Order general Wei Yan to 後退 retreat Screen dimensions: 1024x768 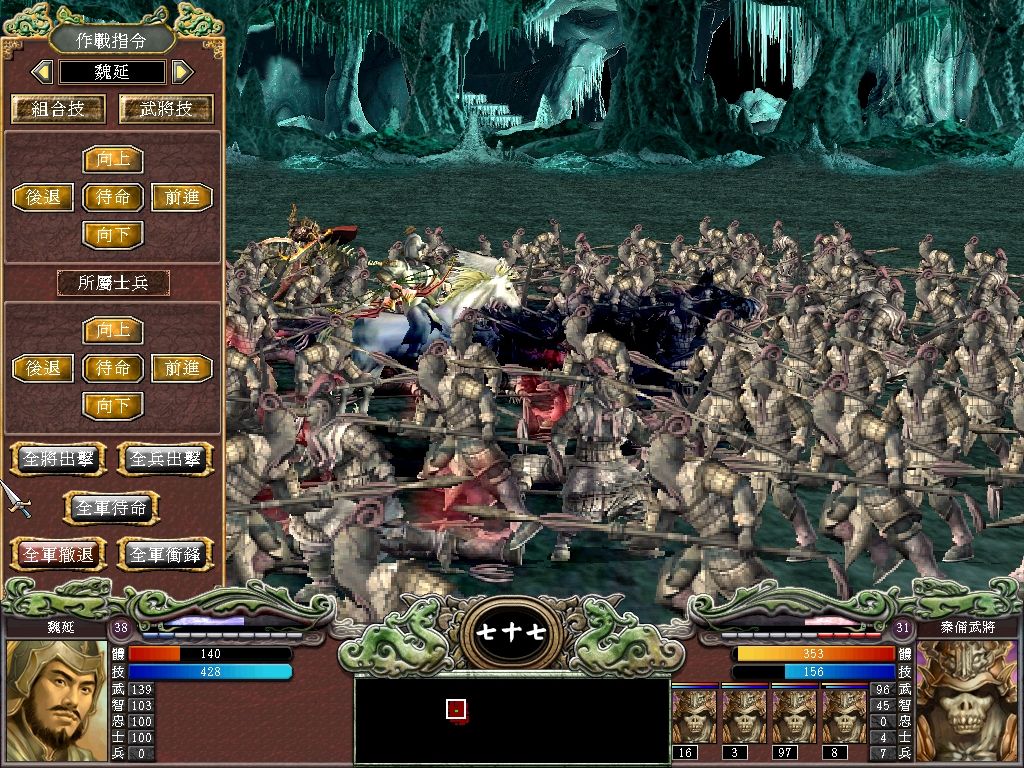tap(43, 197)
